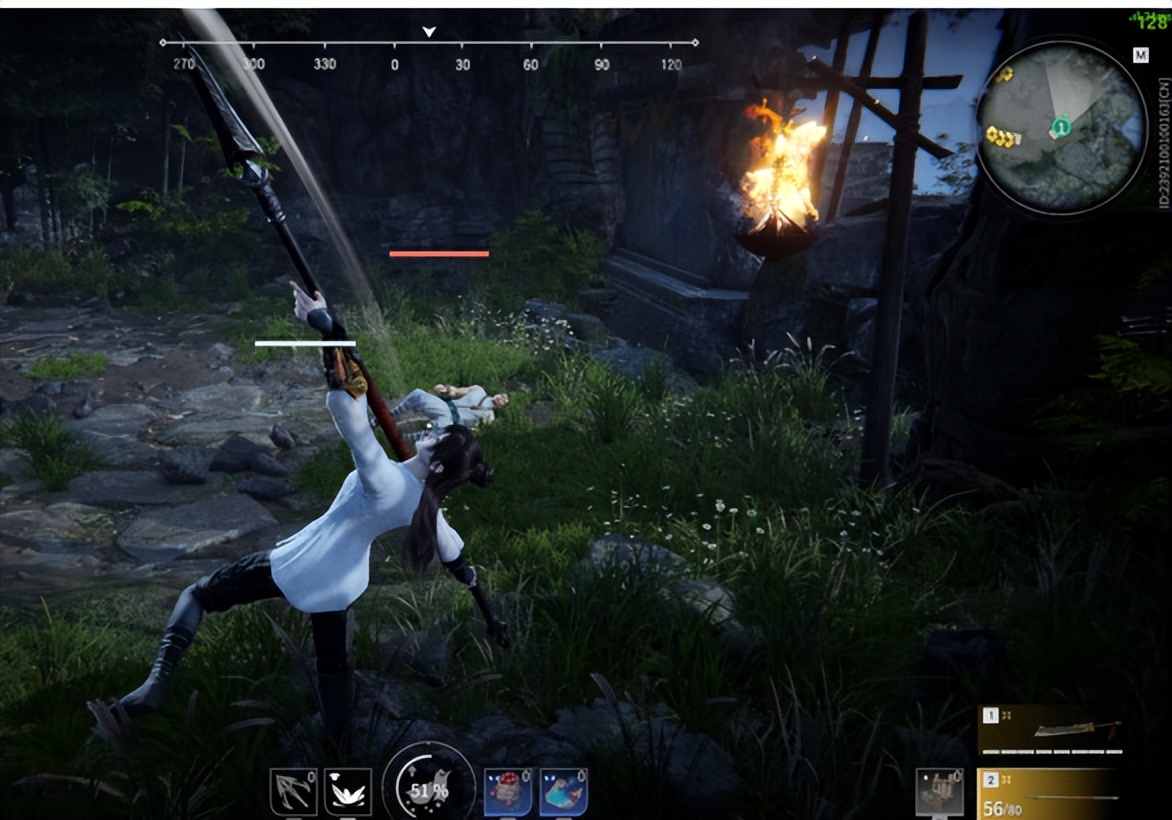Image resolution: width=1172 pixels, height=820 pixels.
Task: Activate the grappling hook skill icon
Action: [x=293, y=791]
